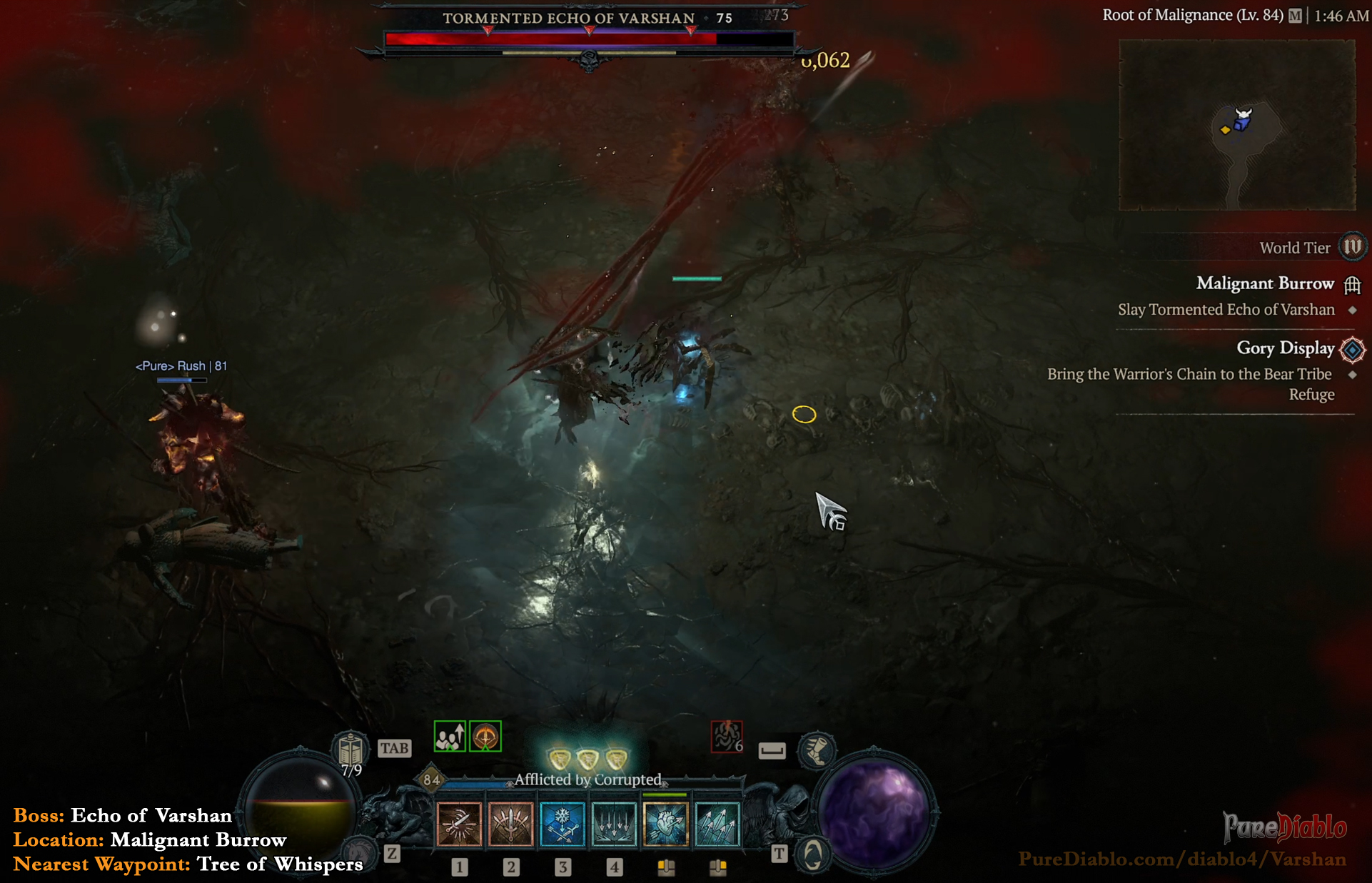Click the level 84 badge

pyautogui.click(x=431, y=779)
